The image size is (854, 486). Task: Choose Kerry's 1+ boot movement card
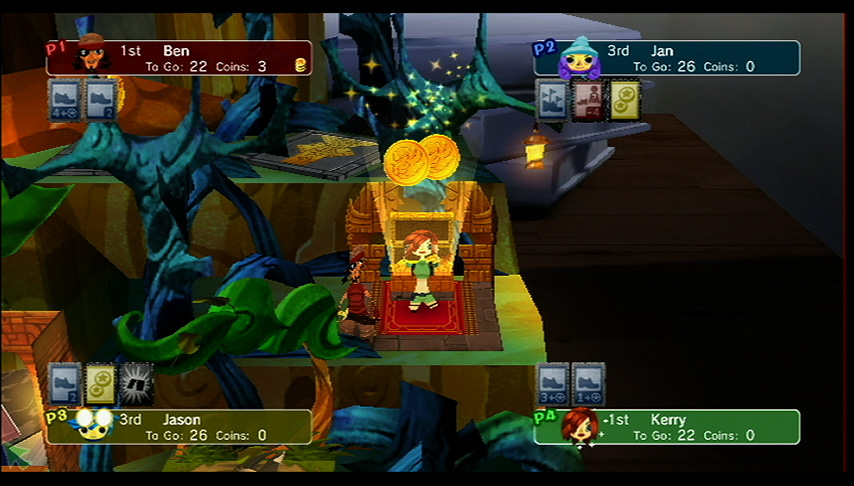pos(588,384)
